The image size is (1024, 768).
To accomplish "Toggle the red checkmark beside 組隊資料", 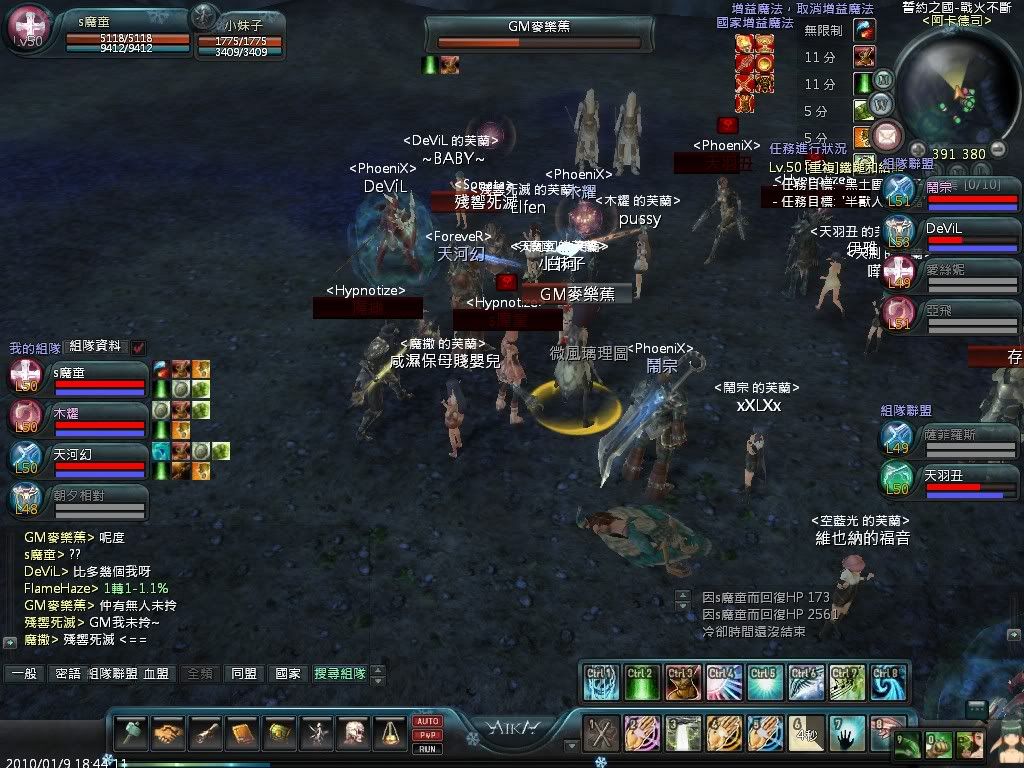I will pos(138,347).
